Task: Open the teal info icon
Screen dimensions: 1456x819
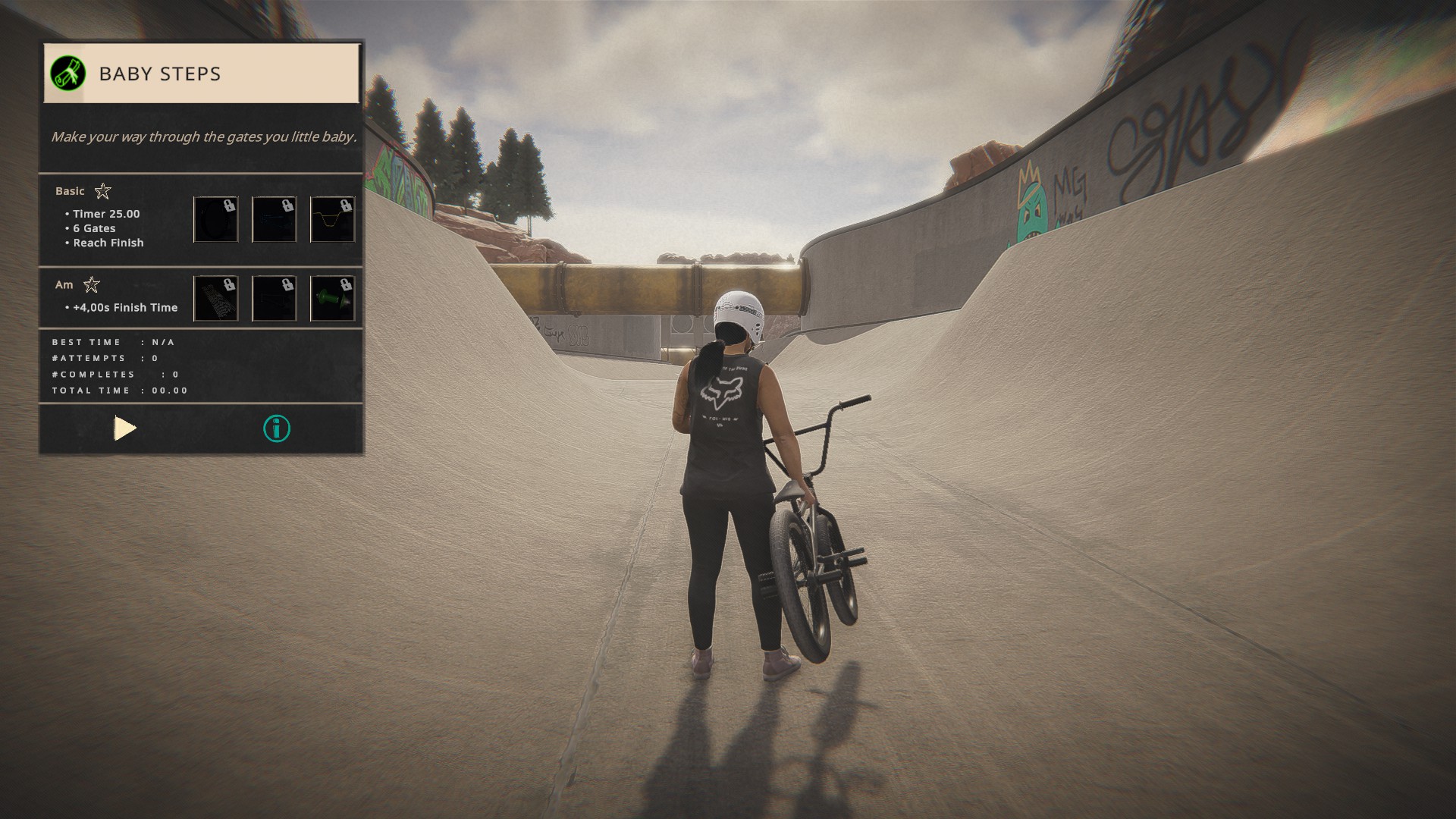Action: coord(277,428)
